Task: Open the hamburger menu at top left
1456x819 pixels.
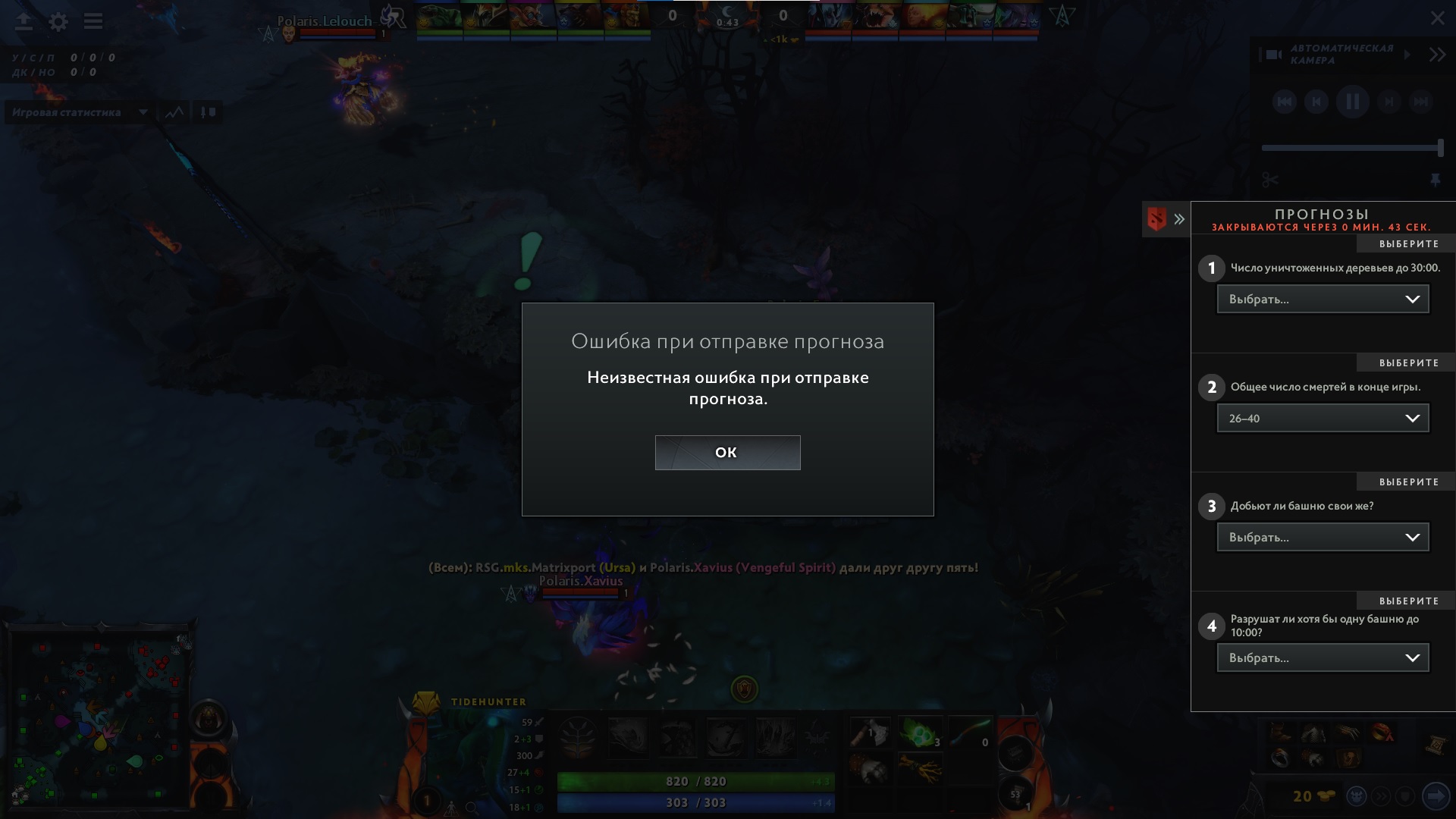Action: pos(93,21)
